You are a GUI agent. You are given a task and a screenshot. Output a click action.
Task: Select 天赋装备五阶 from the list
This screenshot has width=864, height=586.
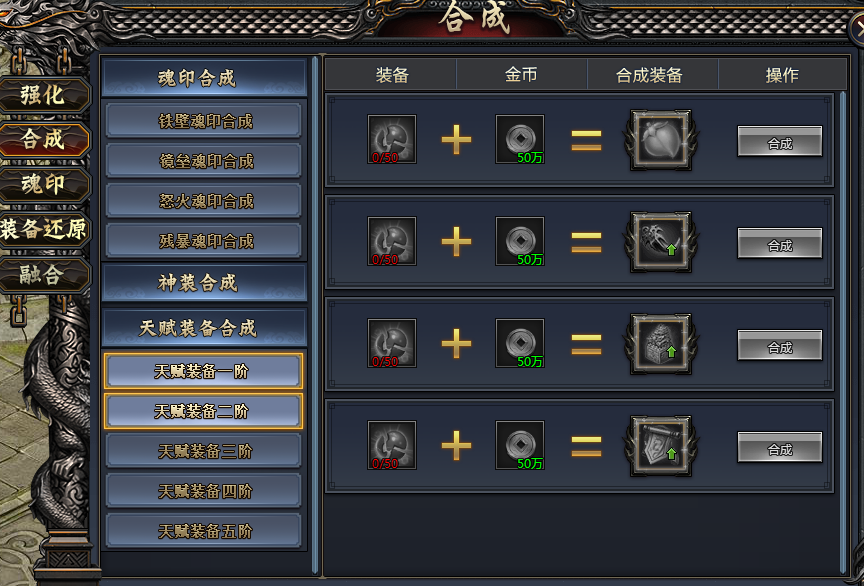tap(204, 531)
